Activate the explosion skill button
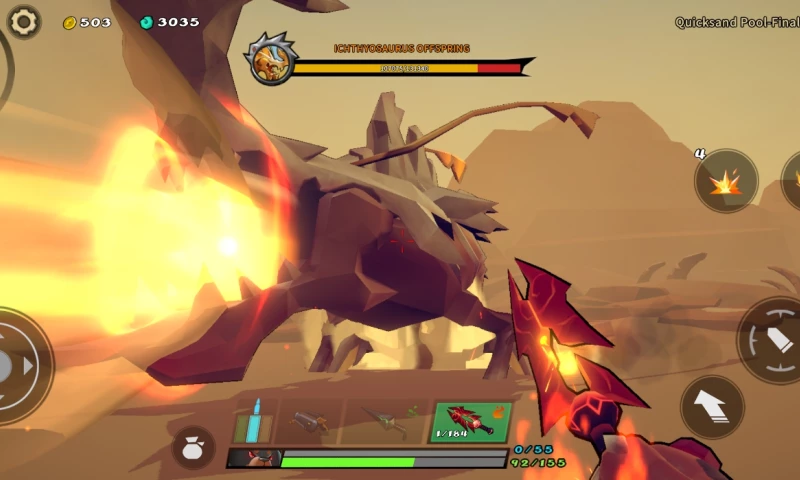 point(726,181)
